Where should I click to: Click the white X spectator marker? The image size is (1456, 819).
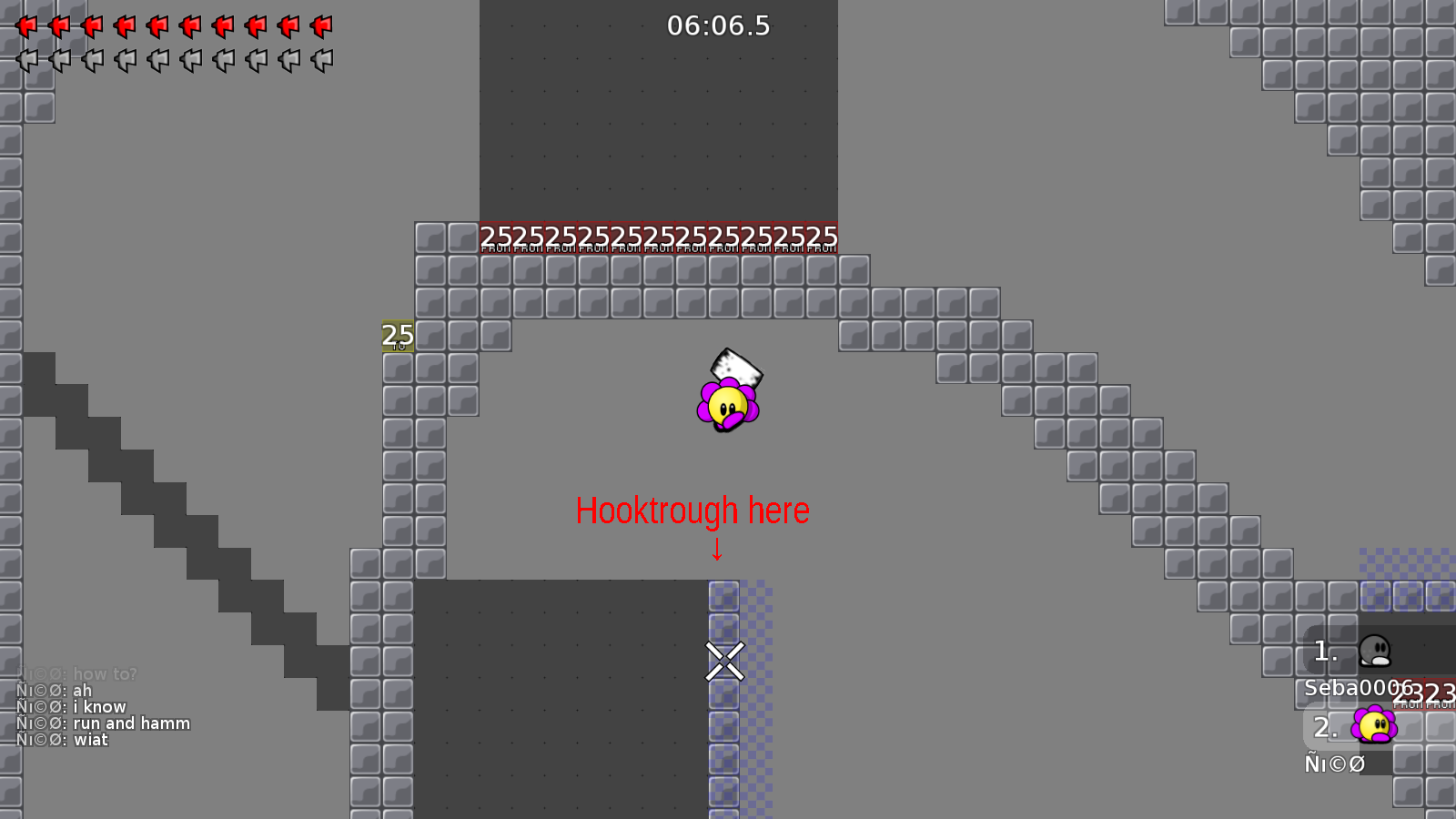tap(723, 662)
